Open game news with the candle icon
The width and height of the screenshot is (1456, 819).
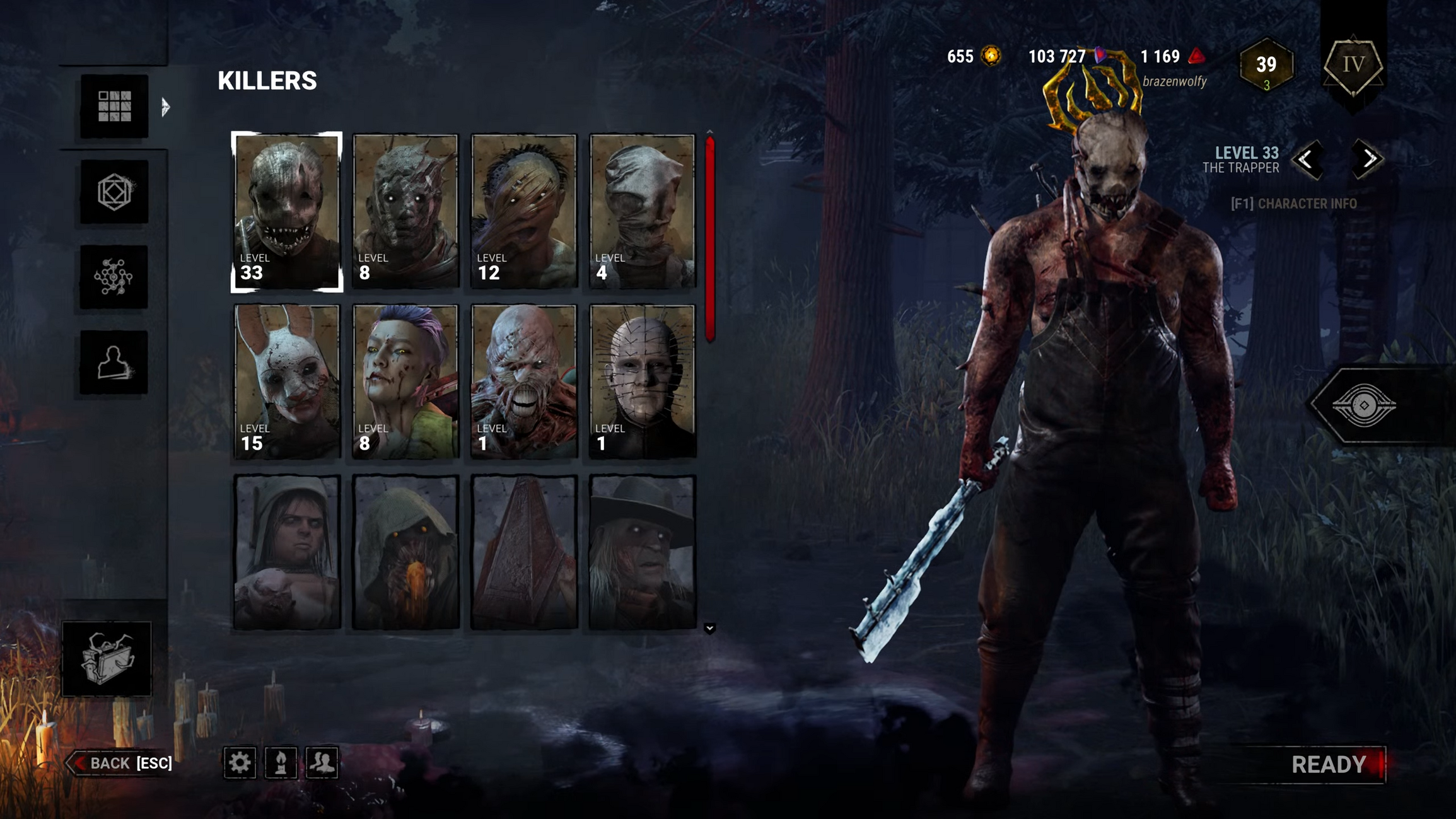(281, 763)
